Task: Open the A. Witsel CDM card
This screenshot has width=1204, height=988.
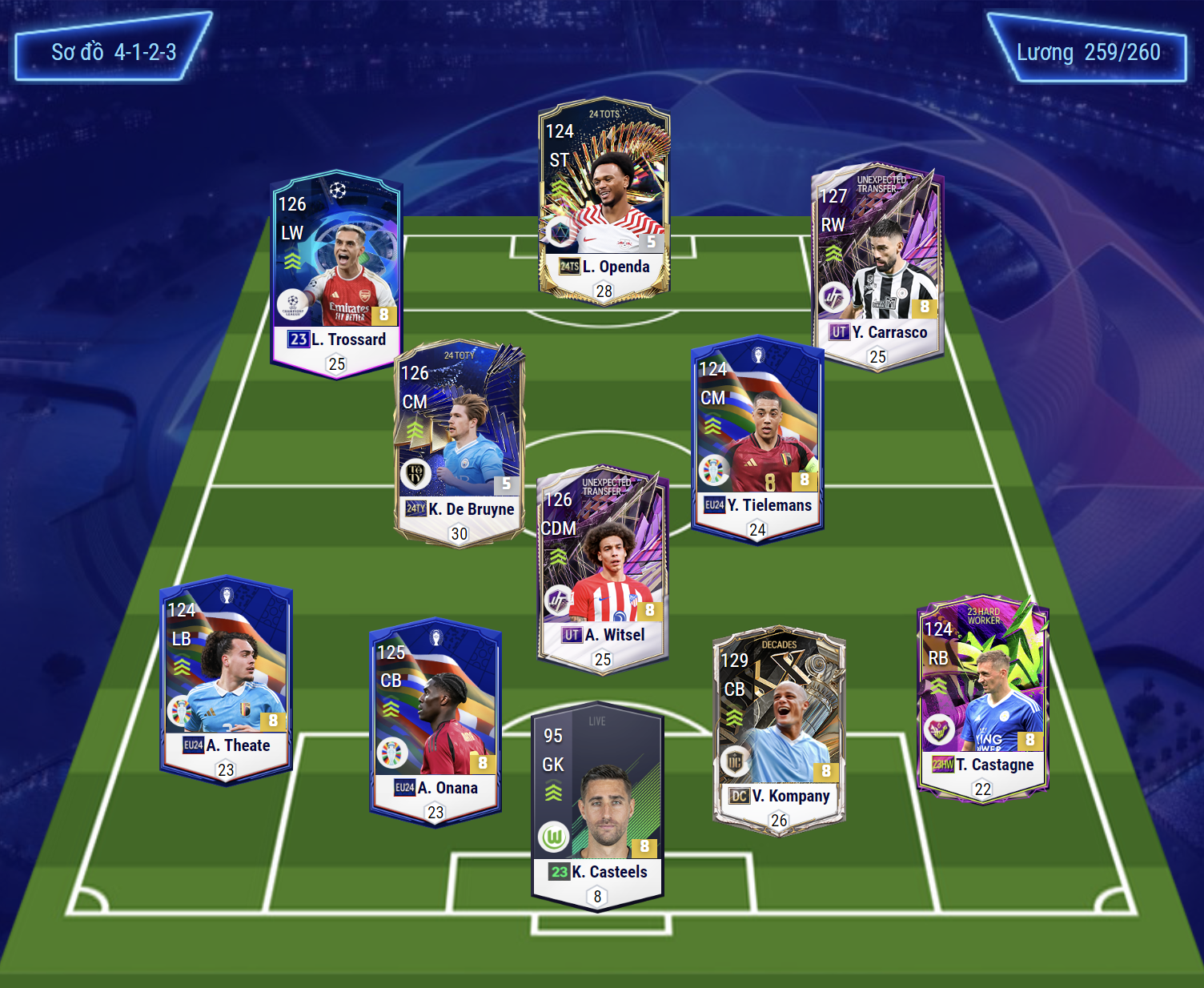Action: (x=602, y=569)
